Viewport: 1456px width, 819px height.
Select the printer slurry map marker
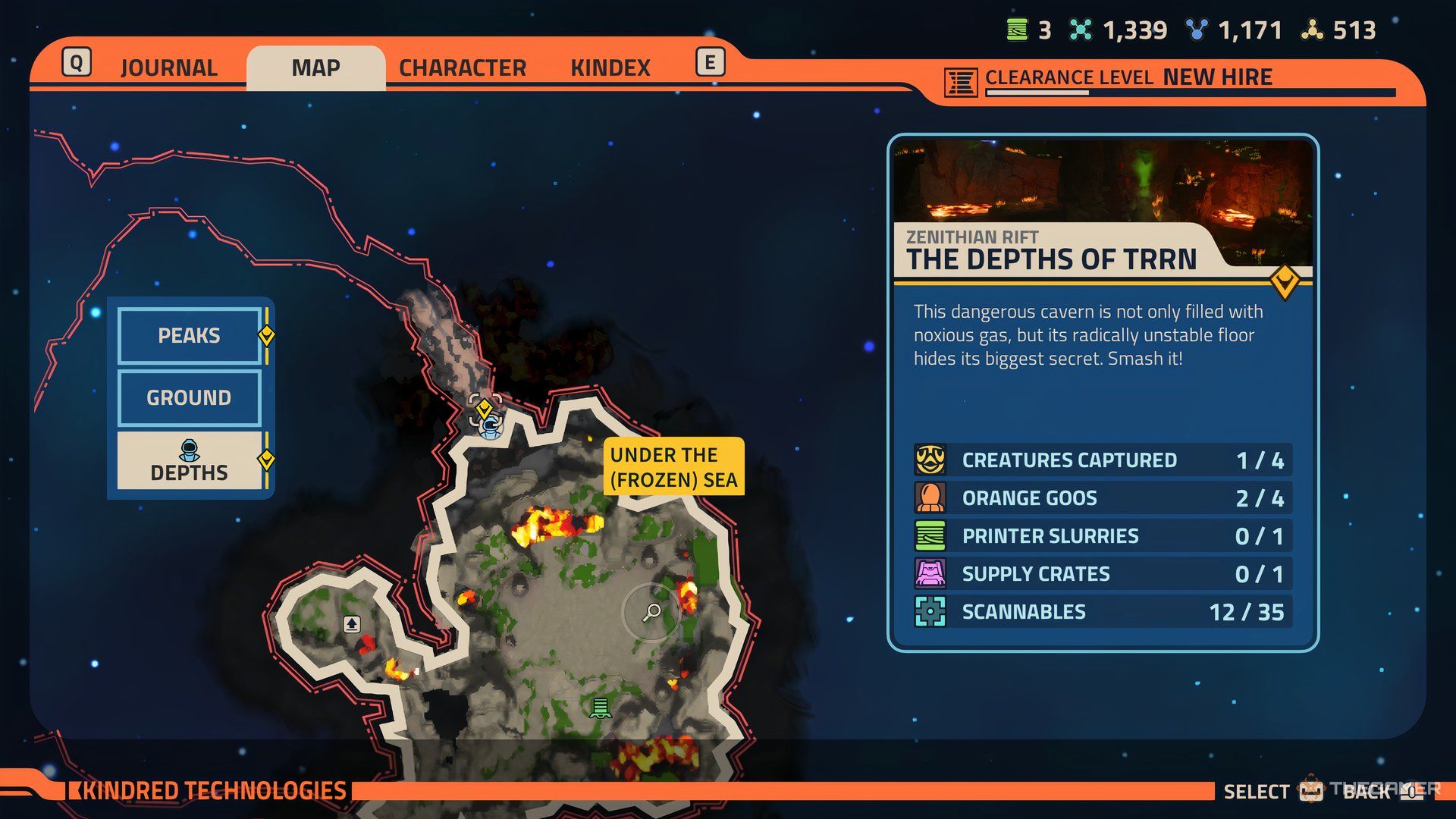coord(601,708)
